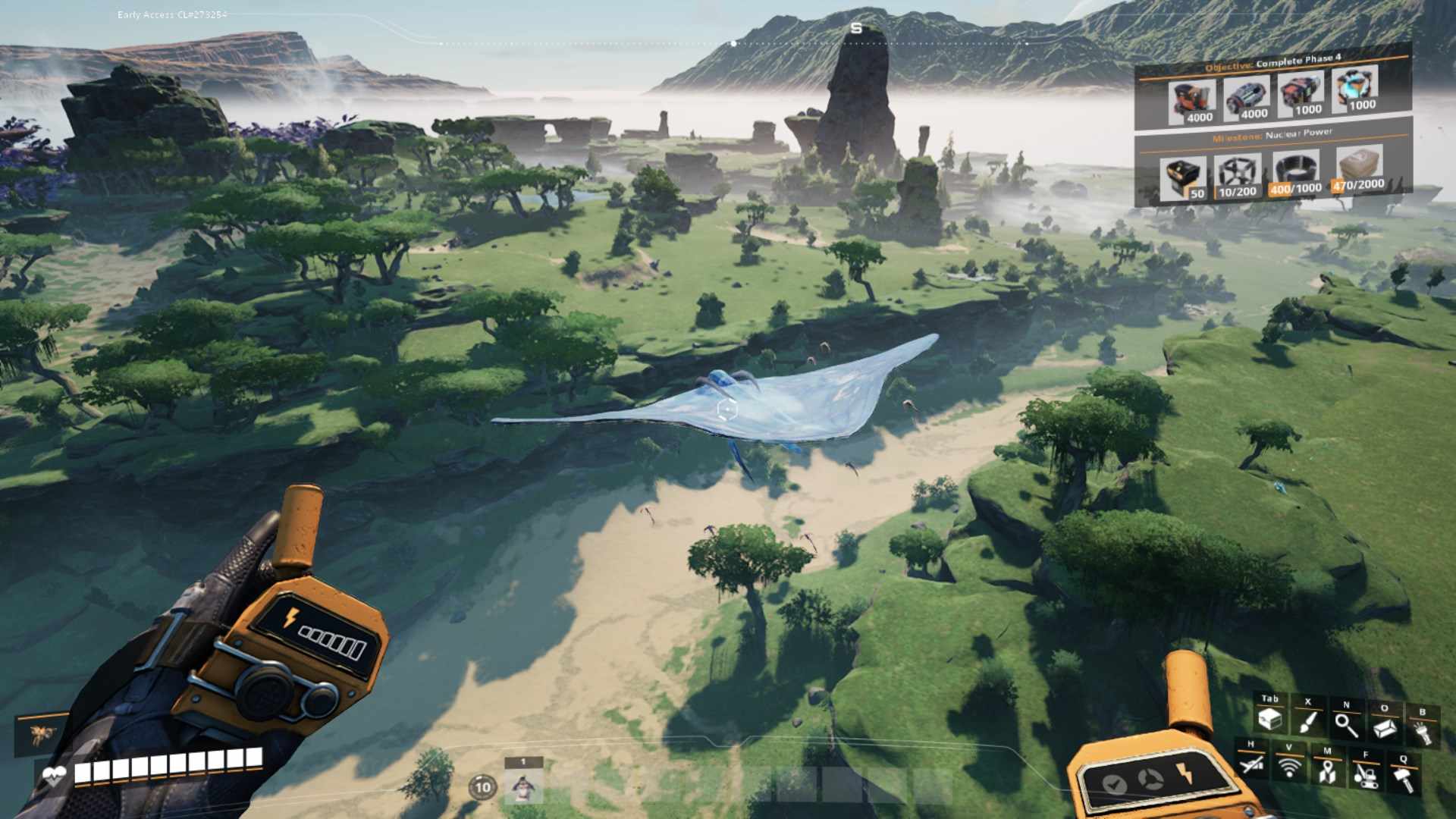Collapse the Objective: Complete Phase 4 panel

pos(1272,61)
